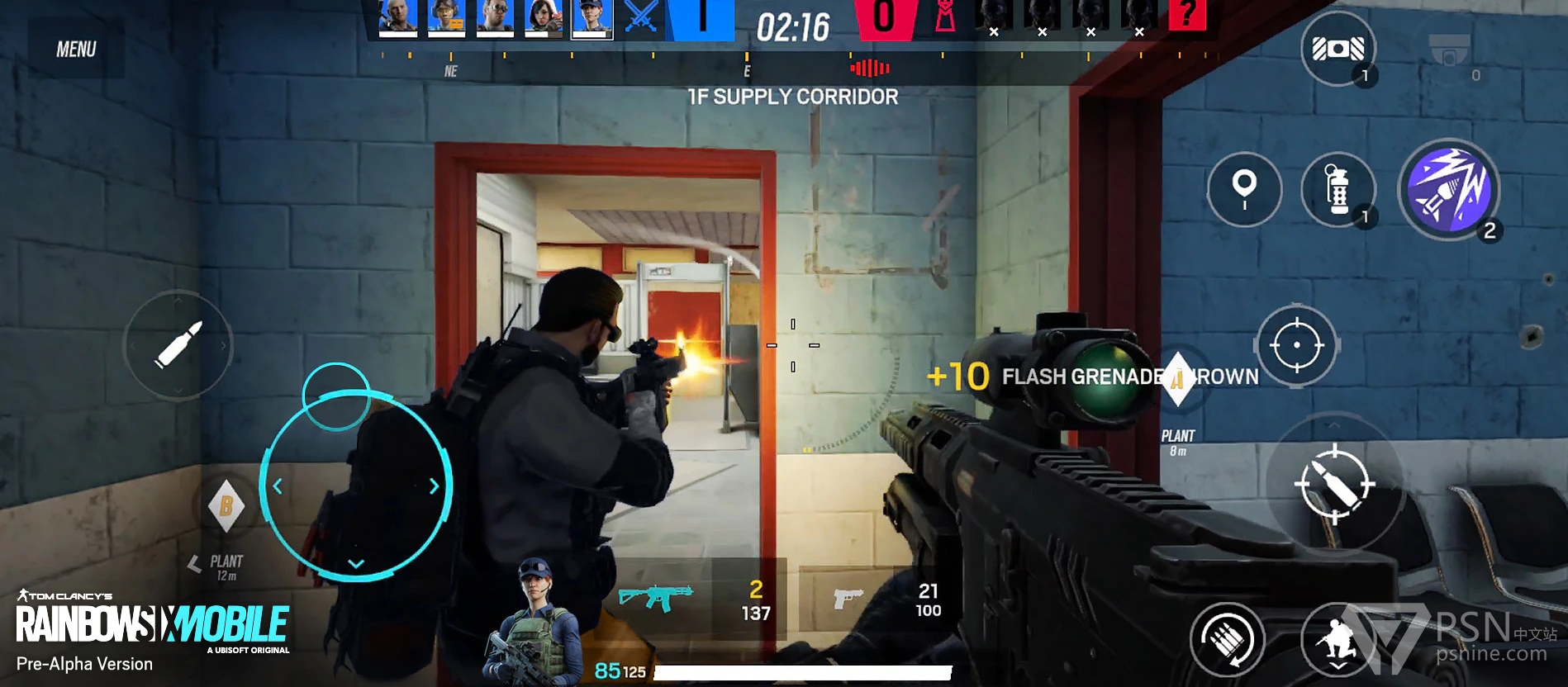Image resolution: width=1568 pixels, height=687 pixels.
Task: Use the striped gadget icon with count 1
Action: coord(1338,50)
